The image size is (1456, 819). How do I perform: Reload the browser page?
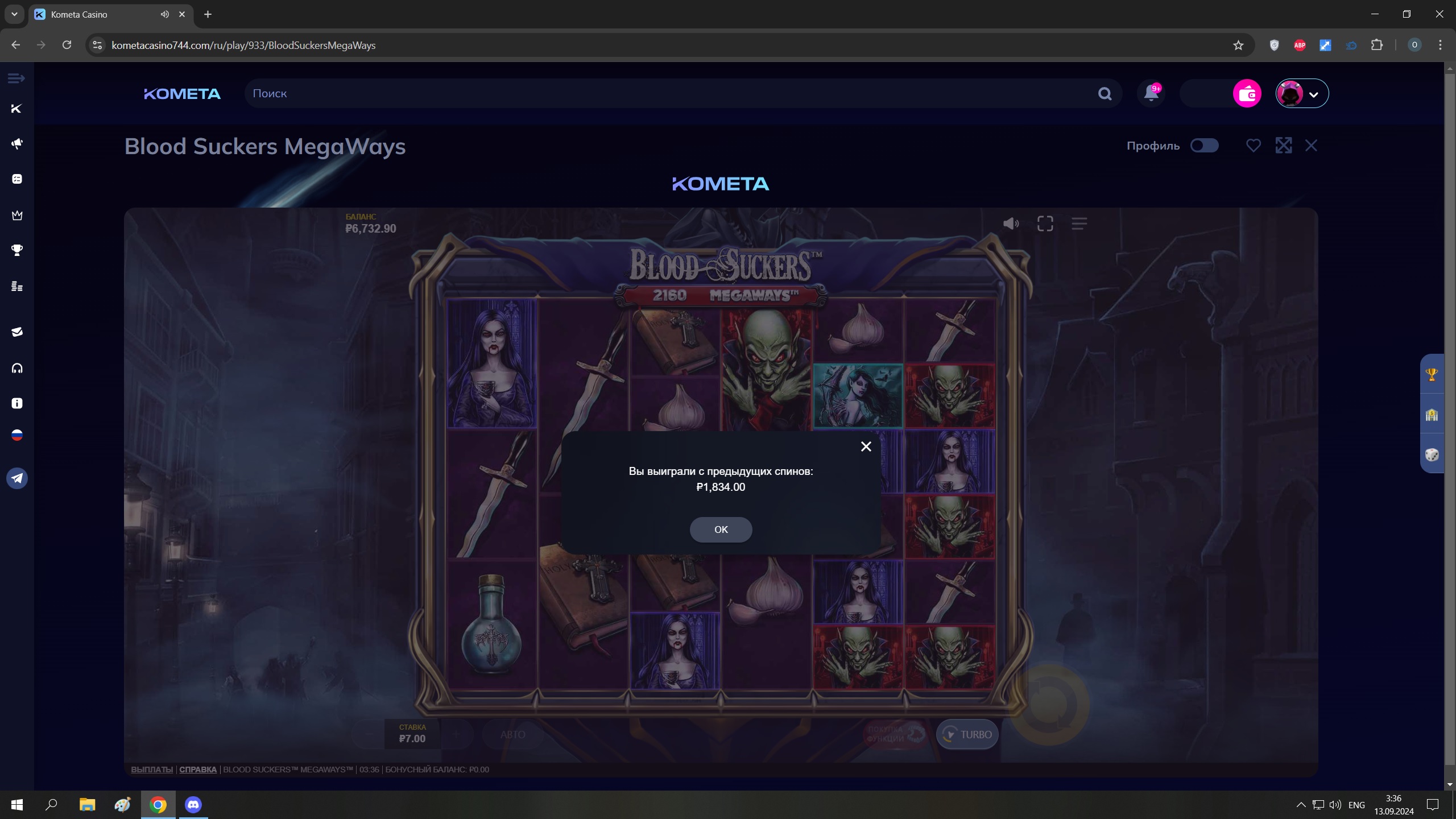[67, 45]
